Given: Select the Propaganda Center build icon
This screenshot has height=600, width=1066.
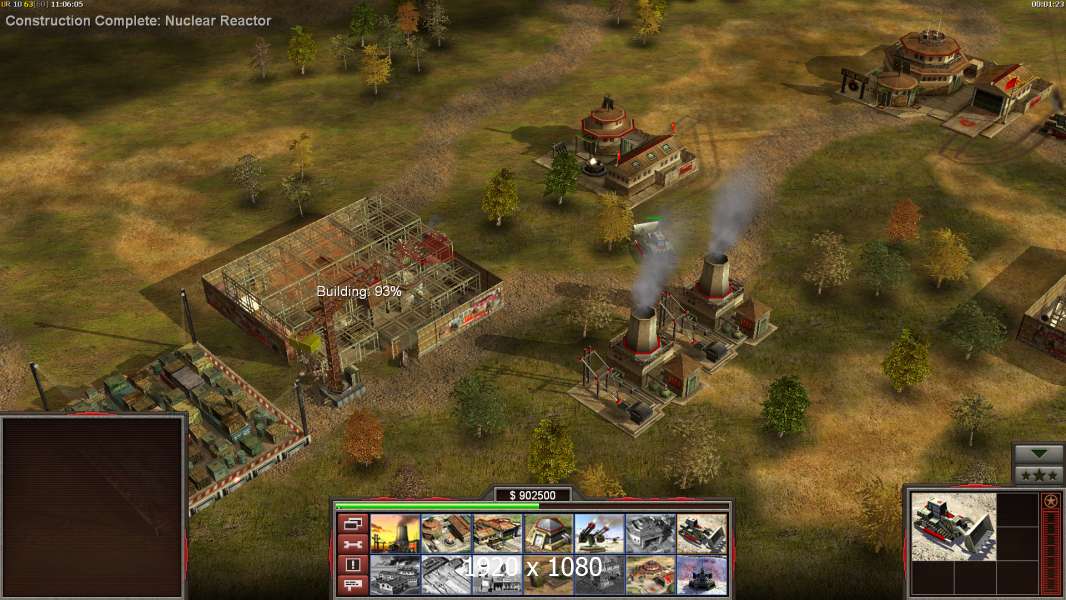Looking at the screenshot, I should click(651, 575).
